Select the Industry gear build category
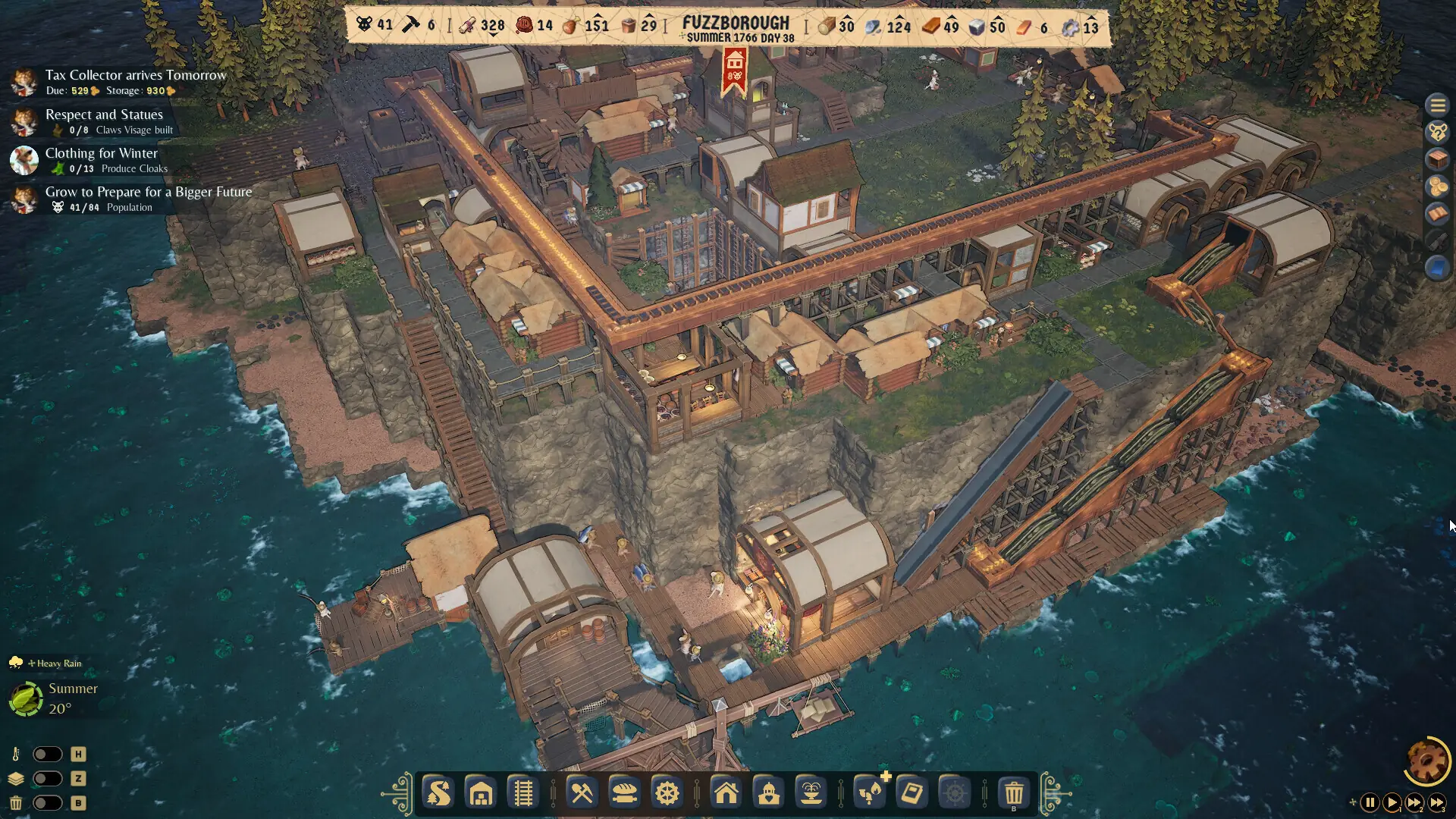 click(667, 793)
